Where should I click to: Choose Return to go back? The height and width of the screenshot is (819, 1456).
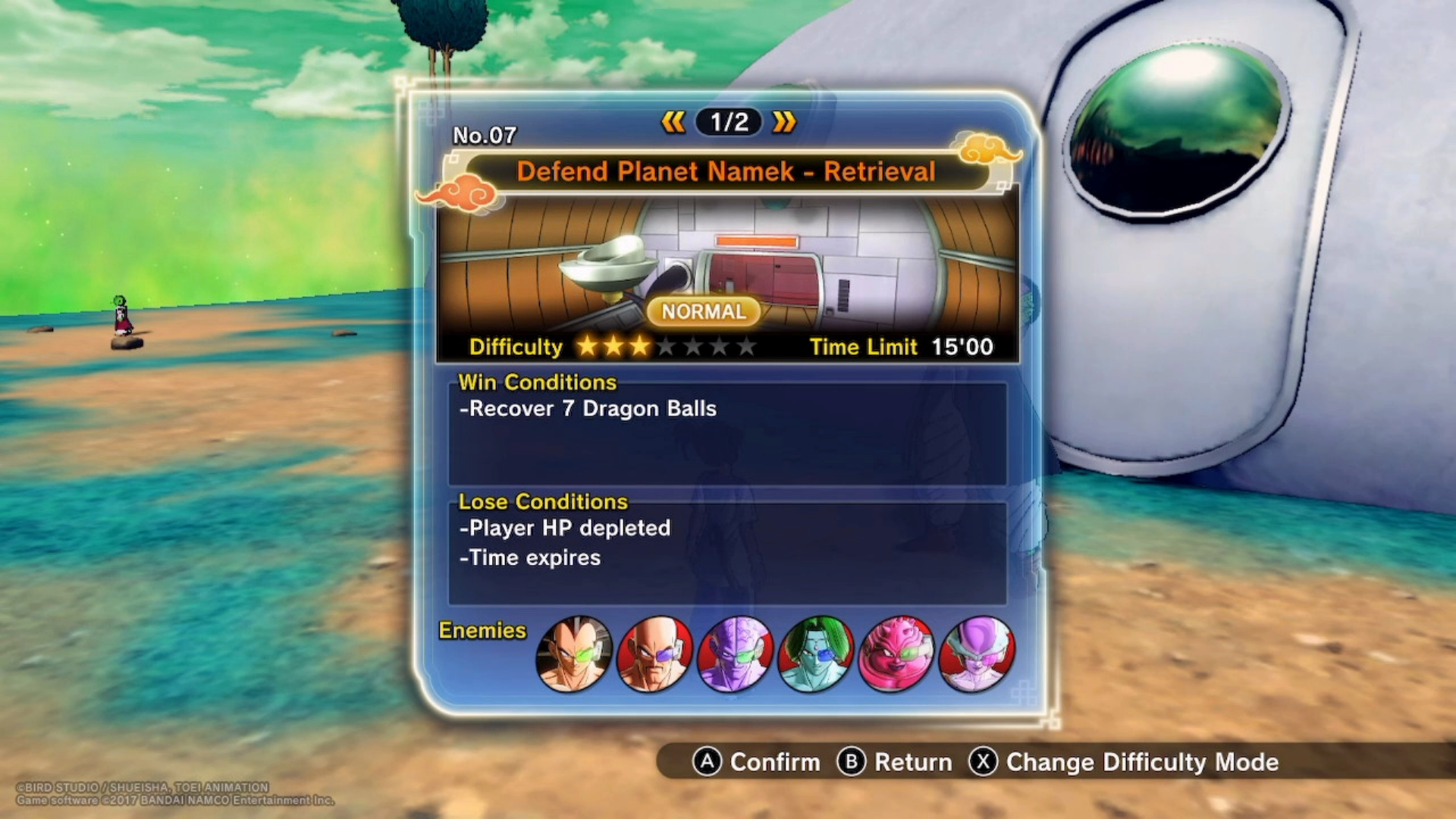point(895,762)
